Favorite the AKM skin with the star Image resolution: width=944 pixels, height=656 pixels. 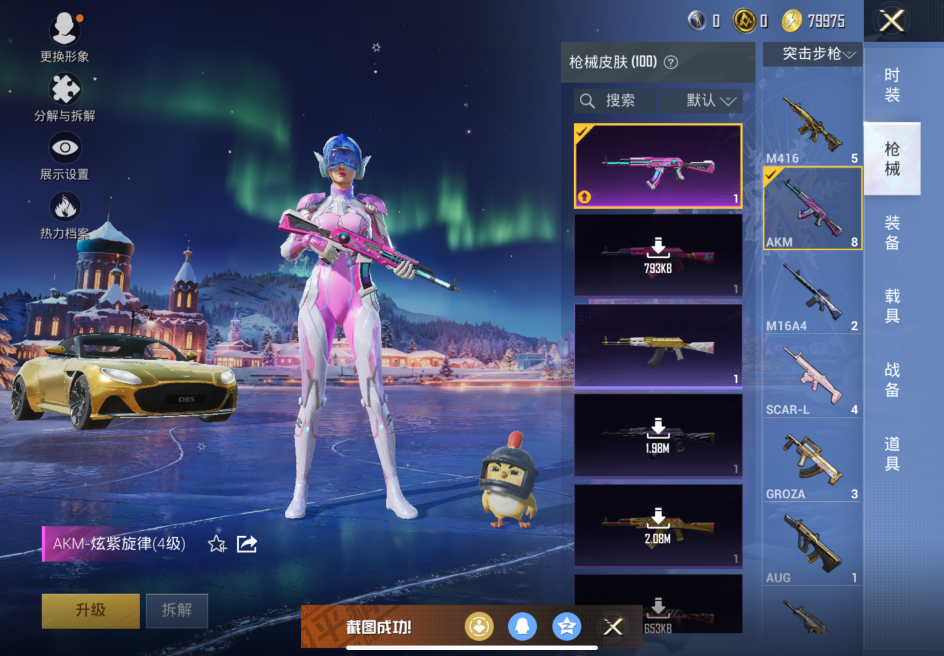coord(217,544)
